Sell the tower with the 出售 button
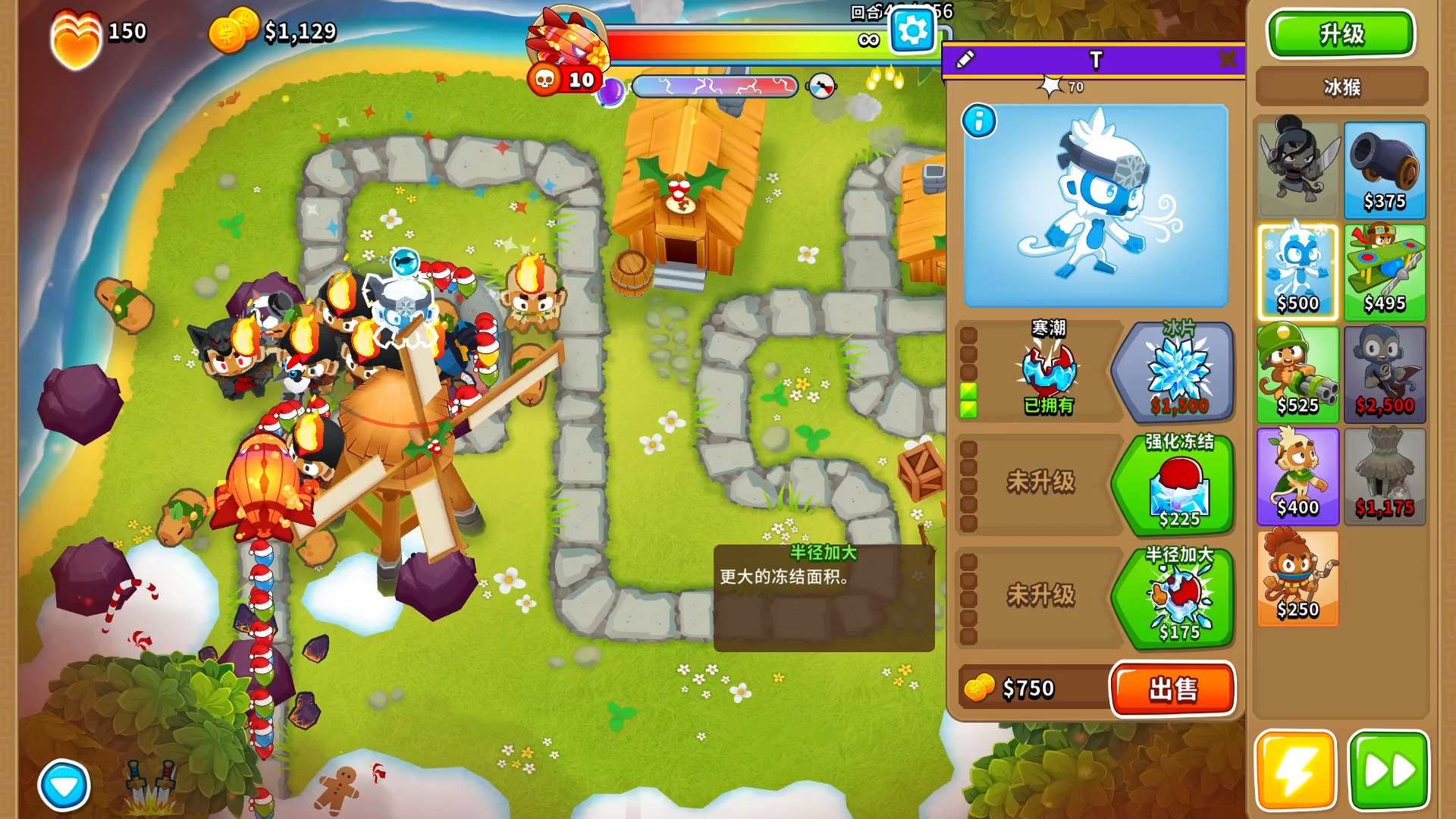 pyautogui.click(x=1172, y=689)
